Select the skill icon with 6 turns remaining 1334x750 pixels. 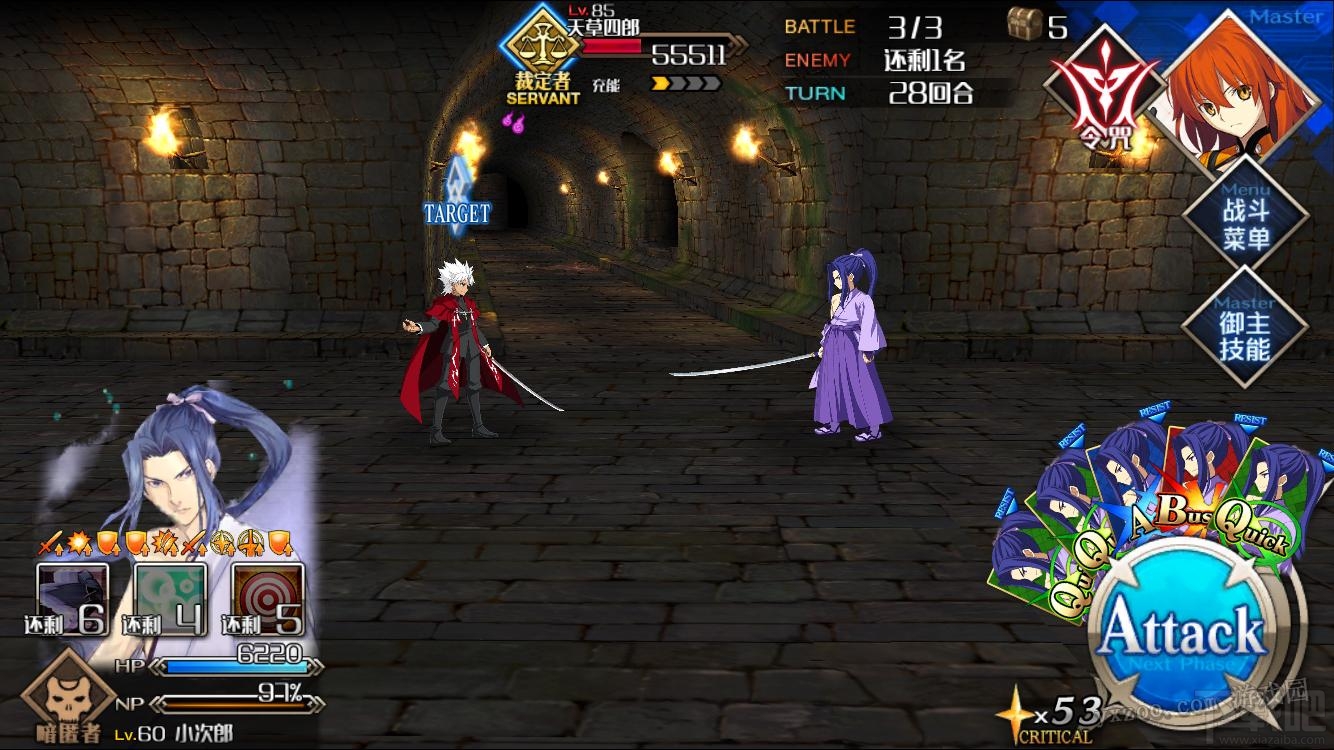click(72, 598)
